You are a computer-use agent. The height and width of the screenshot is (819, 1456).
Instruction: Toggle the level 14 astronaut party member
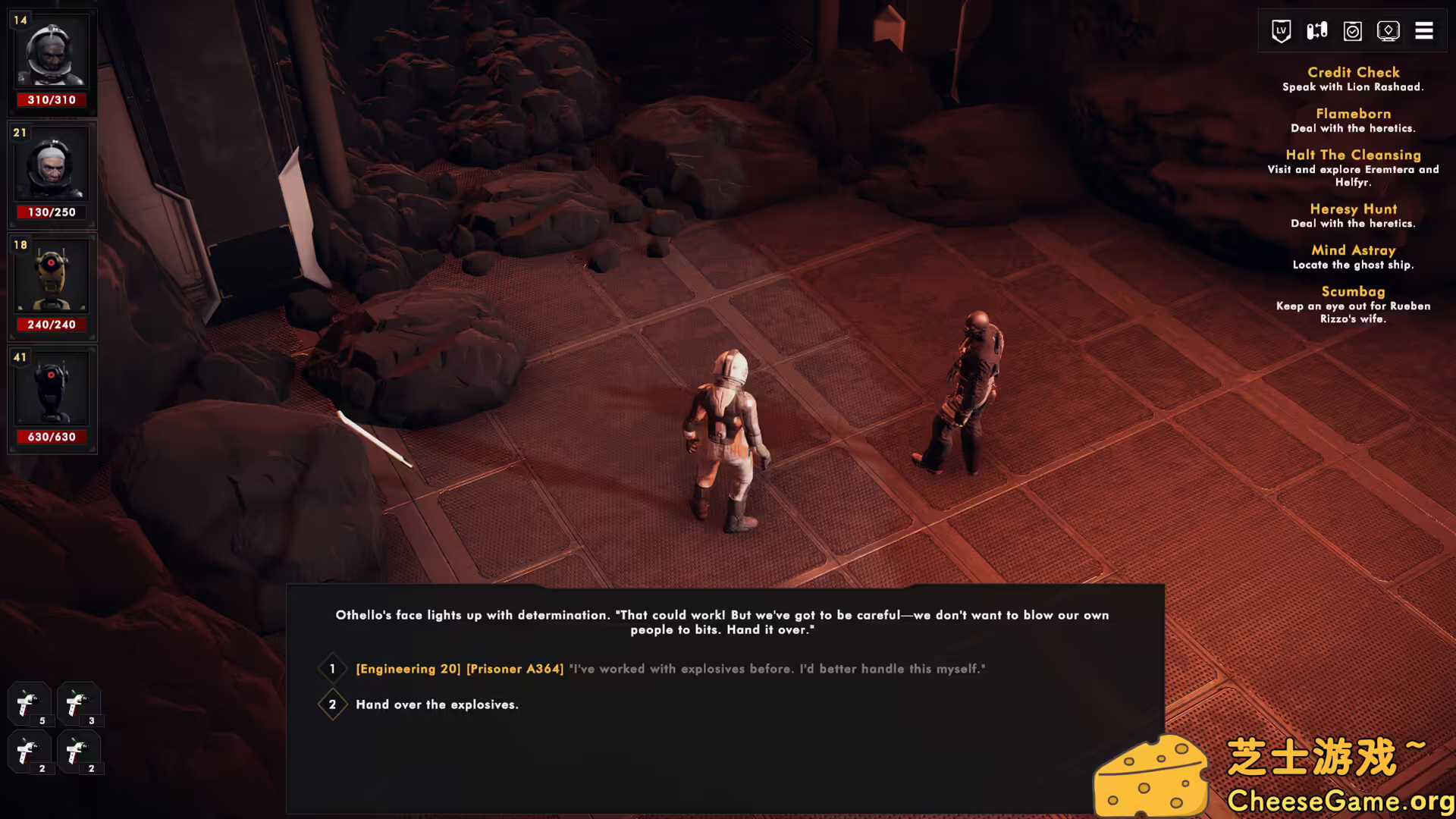point(52,51)
